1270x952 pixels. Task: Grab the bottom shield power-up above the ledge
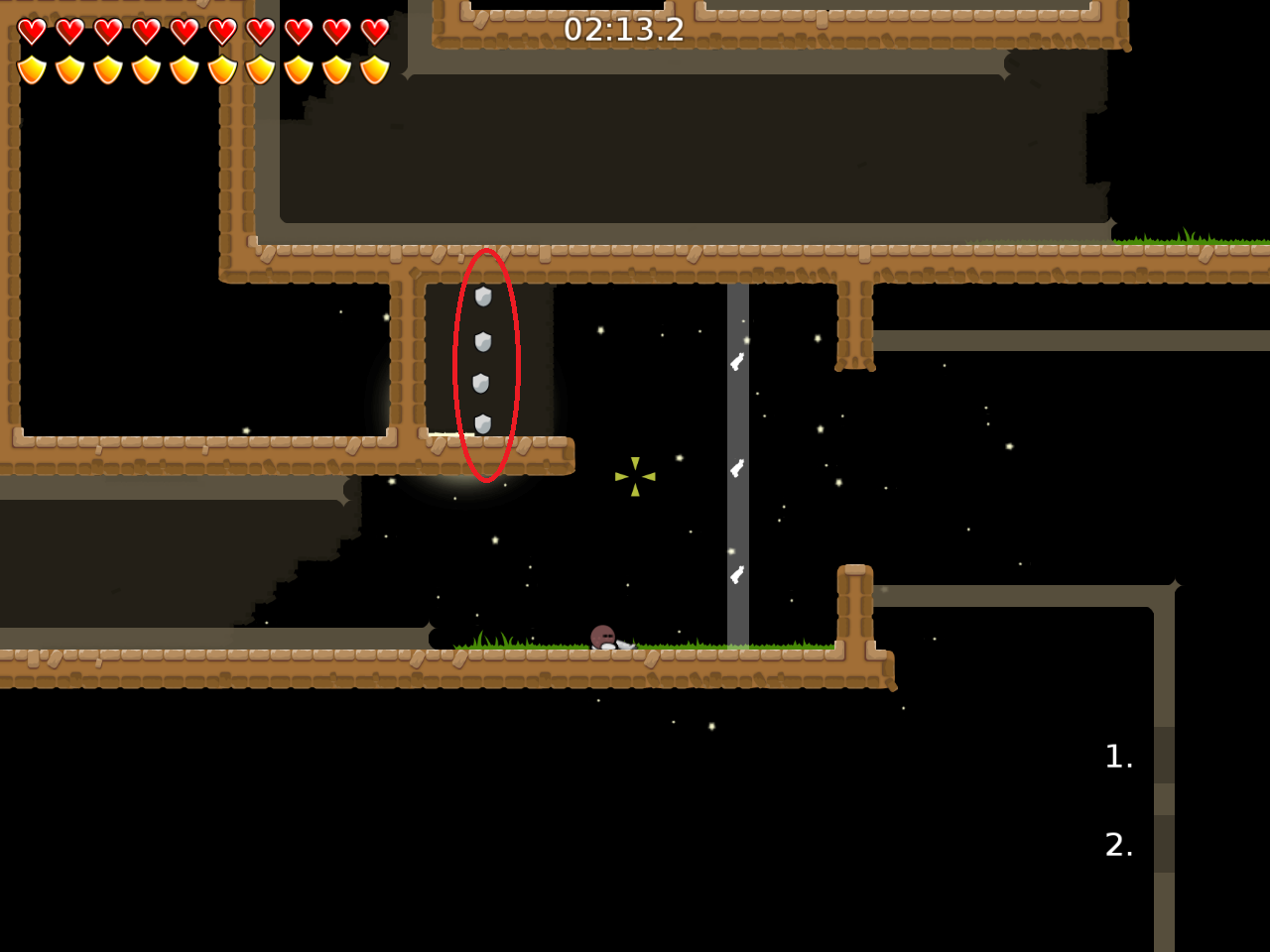tap(482, 421)
